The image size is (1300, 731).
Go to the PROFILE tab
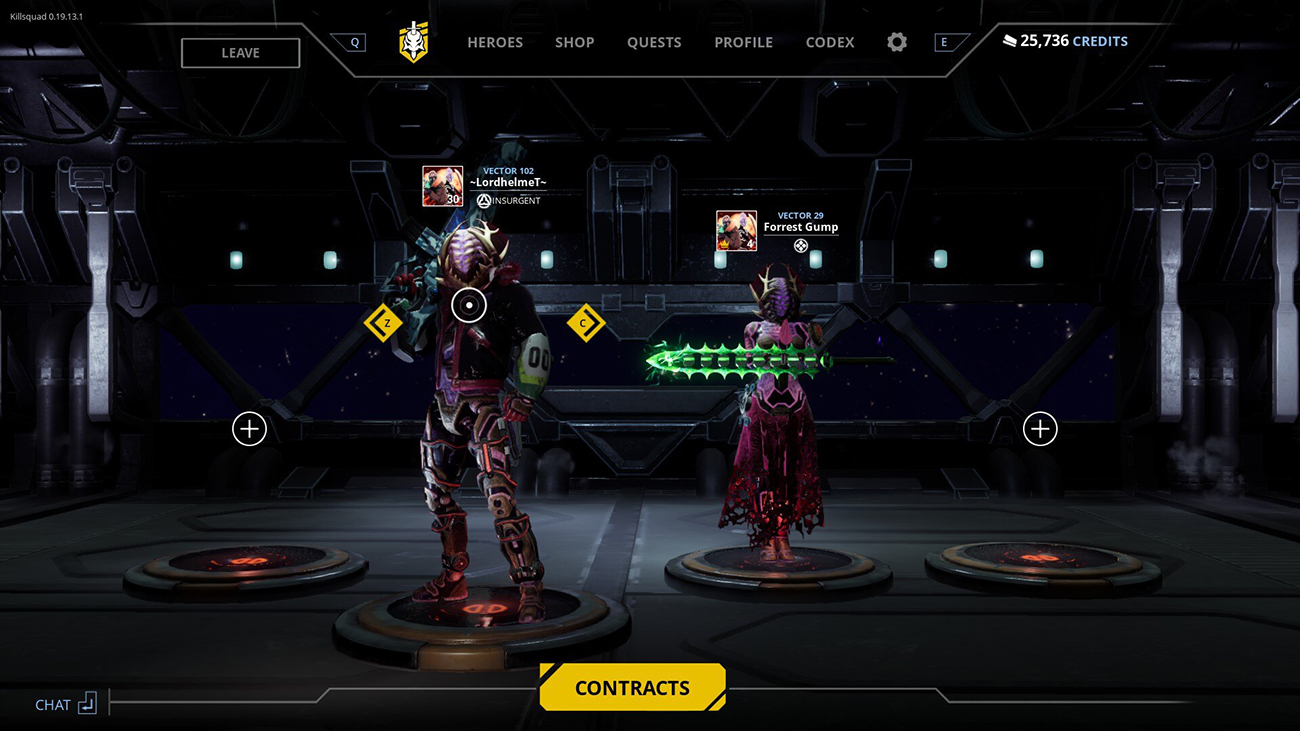743,42
